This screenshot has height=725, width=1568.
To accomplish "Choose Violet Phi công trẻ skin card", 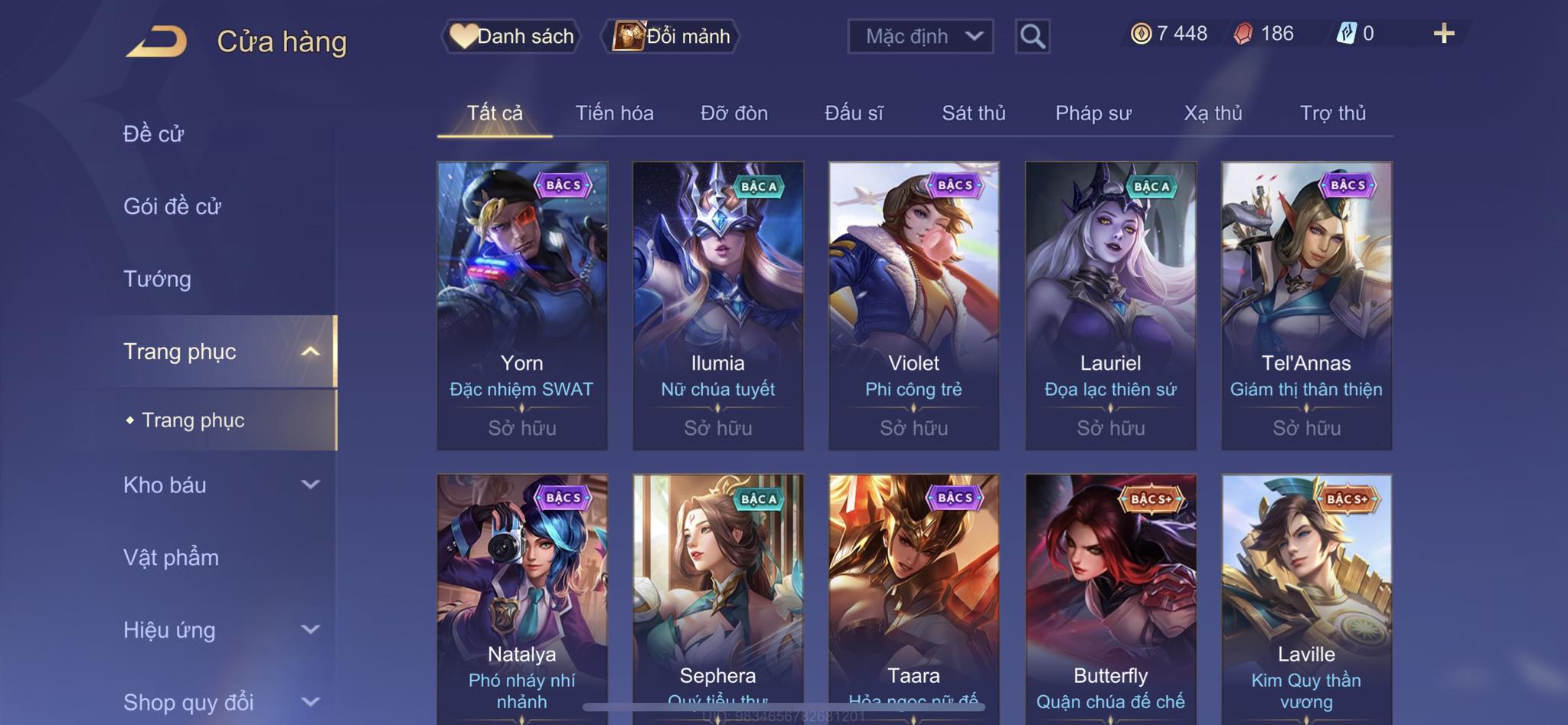I will tap(913, 305).
